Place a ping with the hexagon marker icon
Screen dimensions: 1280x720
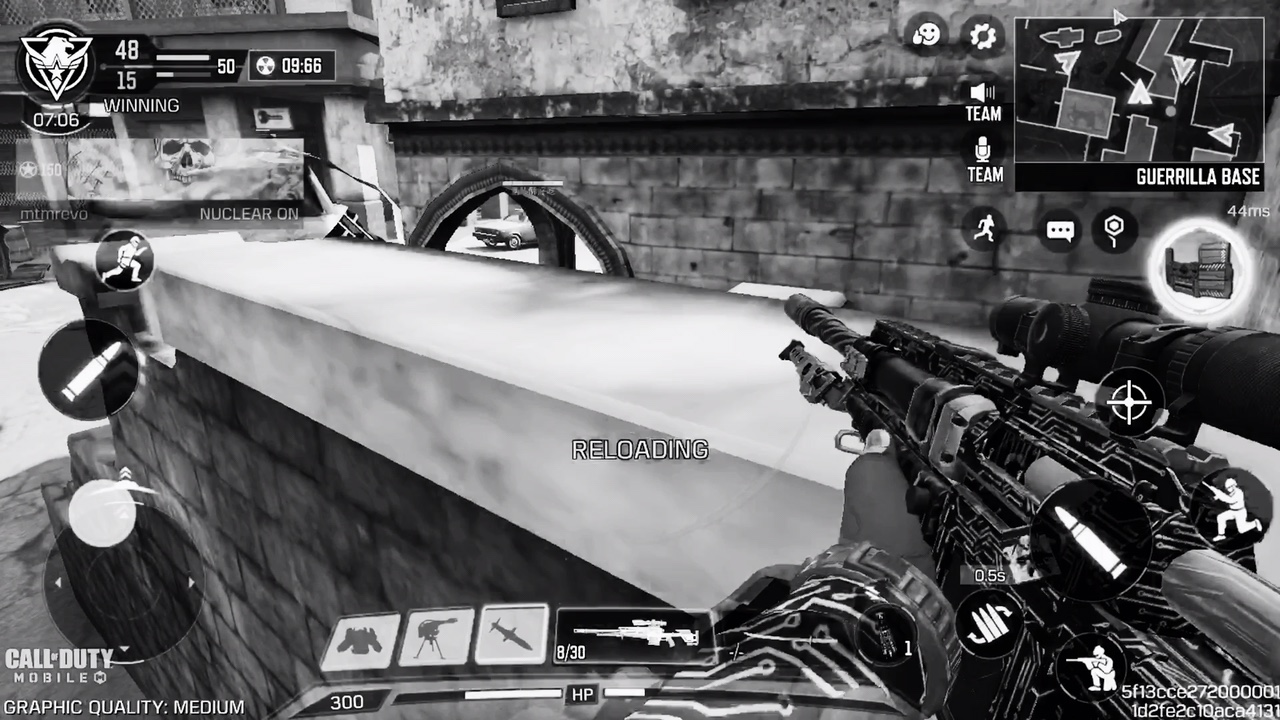1114,229
